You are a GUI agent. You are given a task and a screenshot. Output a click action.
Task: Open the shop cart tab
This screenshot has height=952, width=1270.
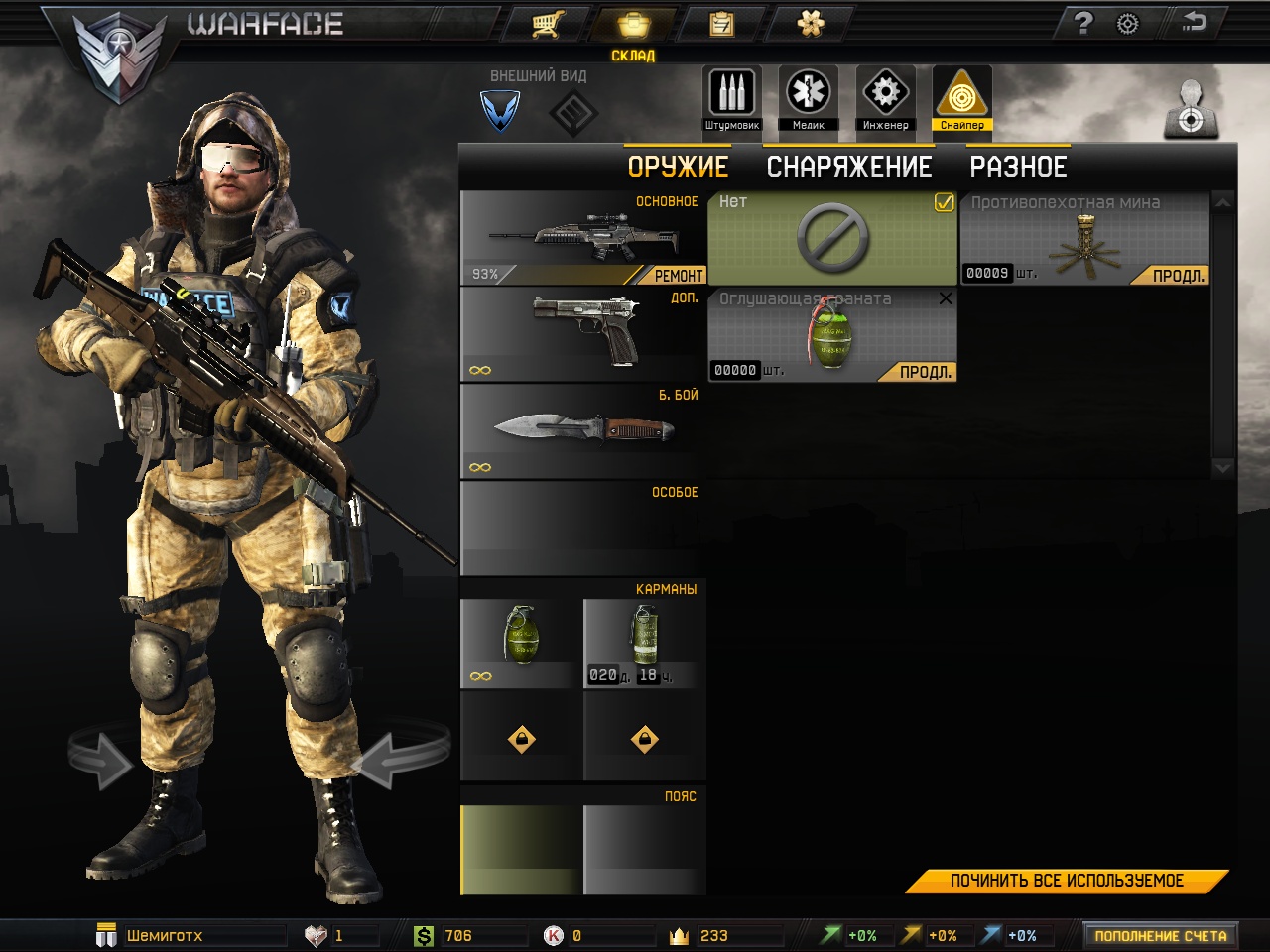click(x=547, y=24)
